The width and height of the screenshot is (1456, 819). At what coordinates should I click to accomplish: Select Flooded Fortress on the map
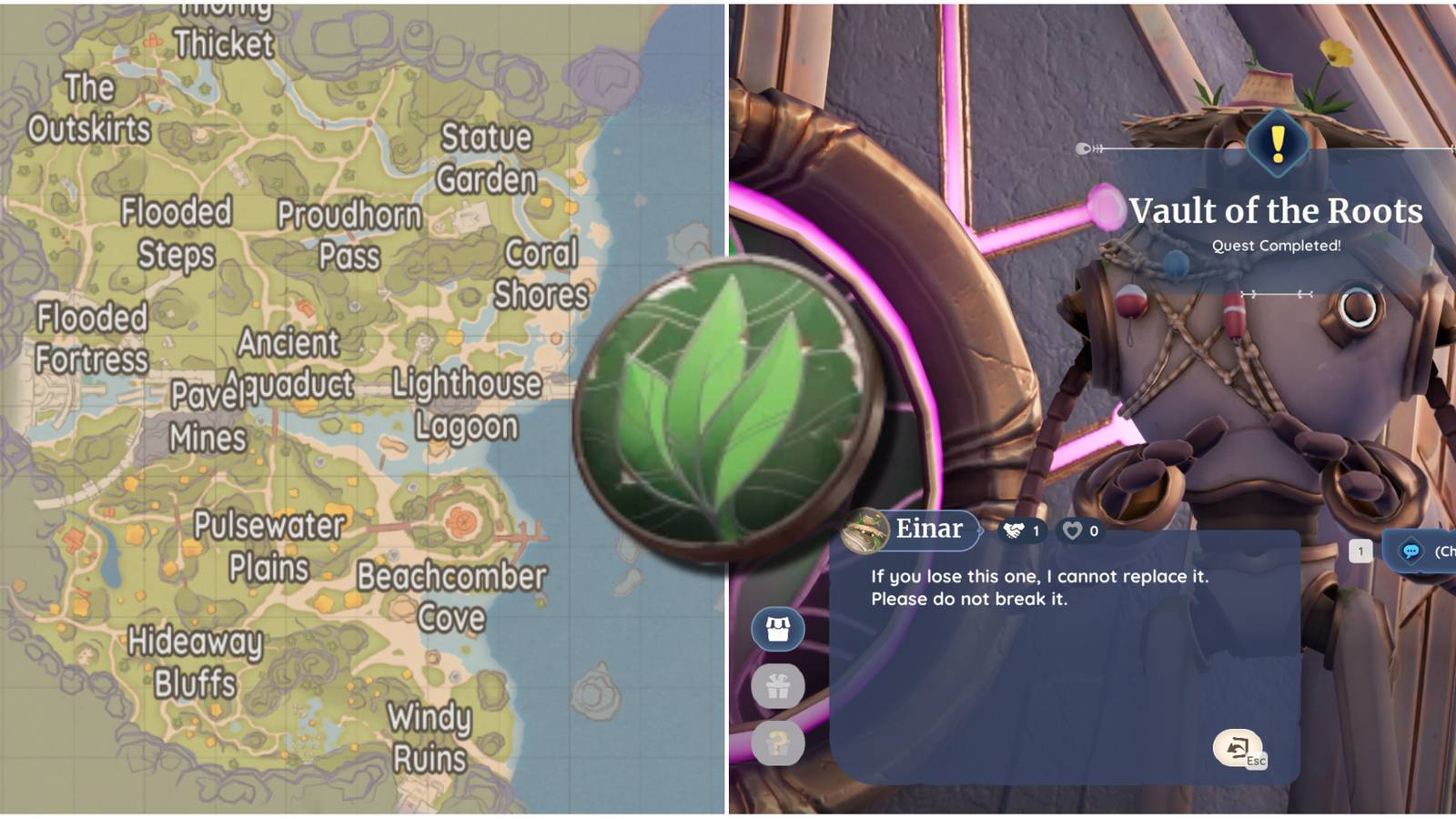(89, 339)
